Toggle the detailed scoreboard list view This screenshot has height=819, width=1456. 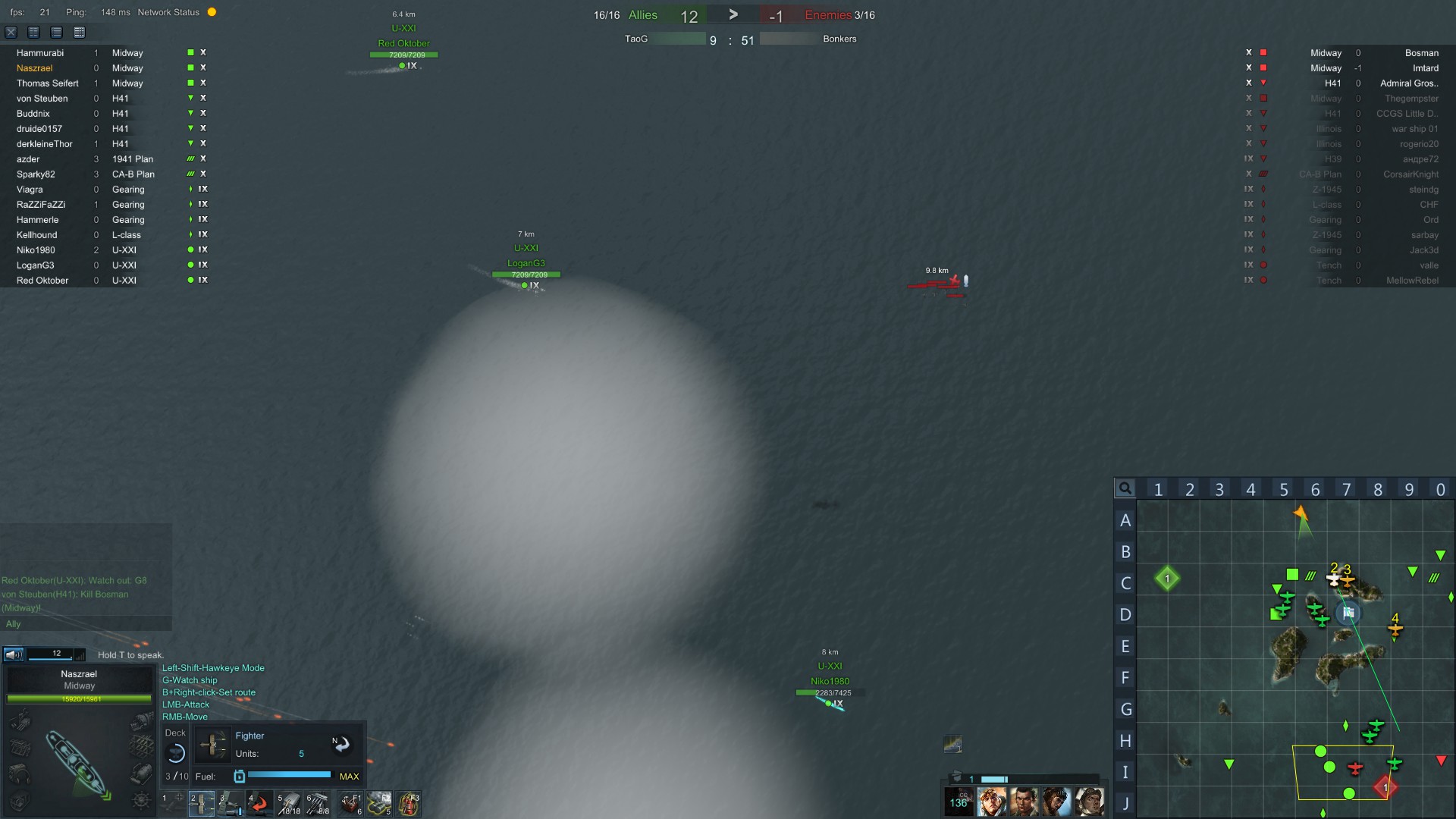[x=56, y=33]
